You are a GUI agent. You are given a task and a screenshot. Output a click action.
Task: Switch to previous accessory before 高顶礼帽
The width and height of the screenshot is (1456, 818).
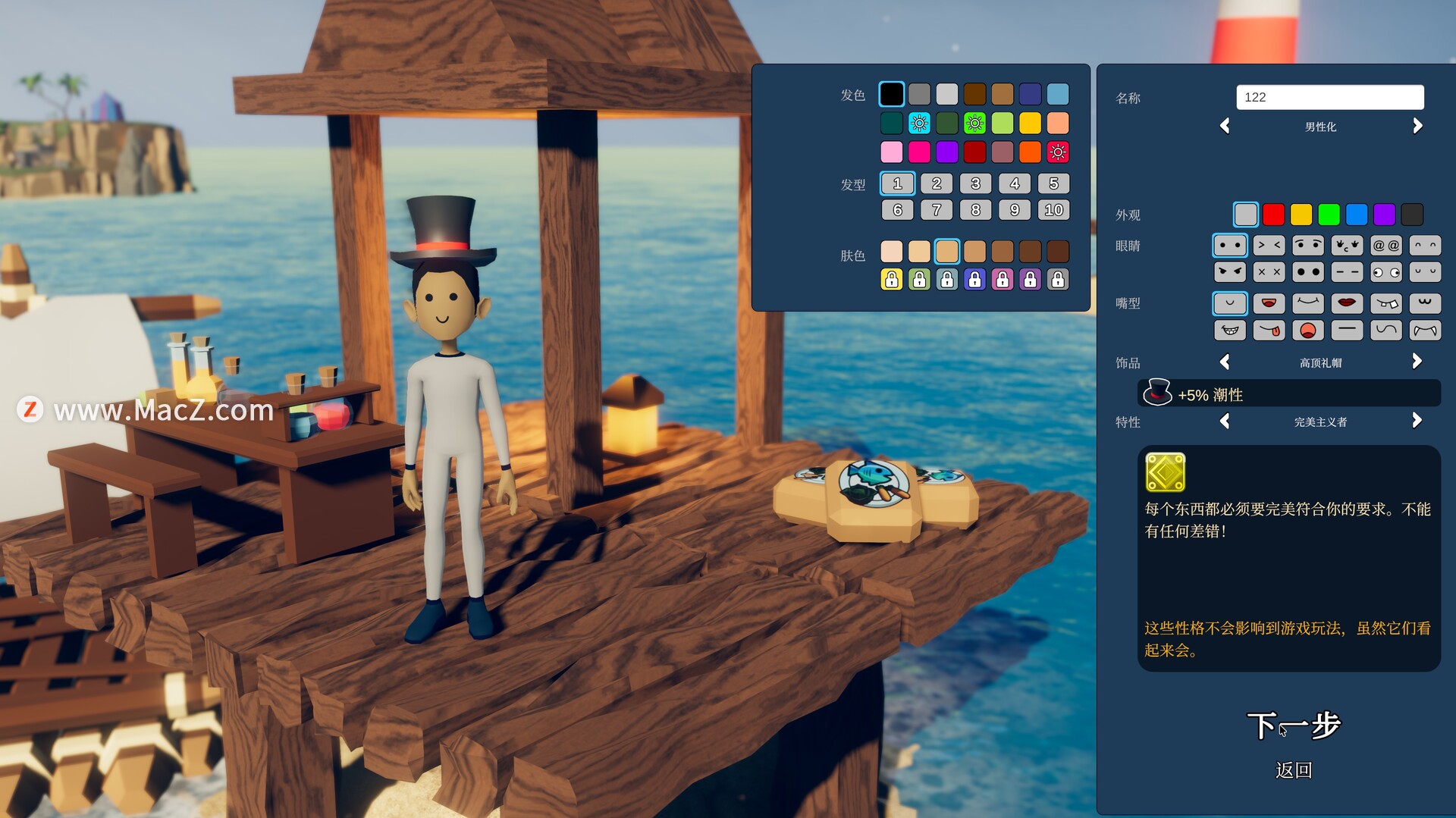tap(1225, 362)
